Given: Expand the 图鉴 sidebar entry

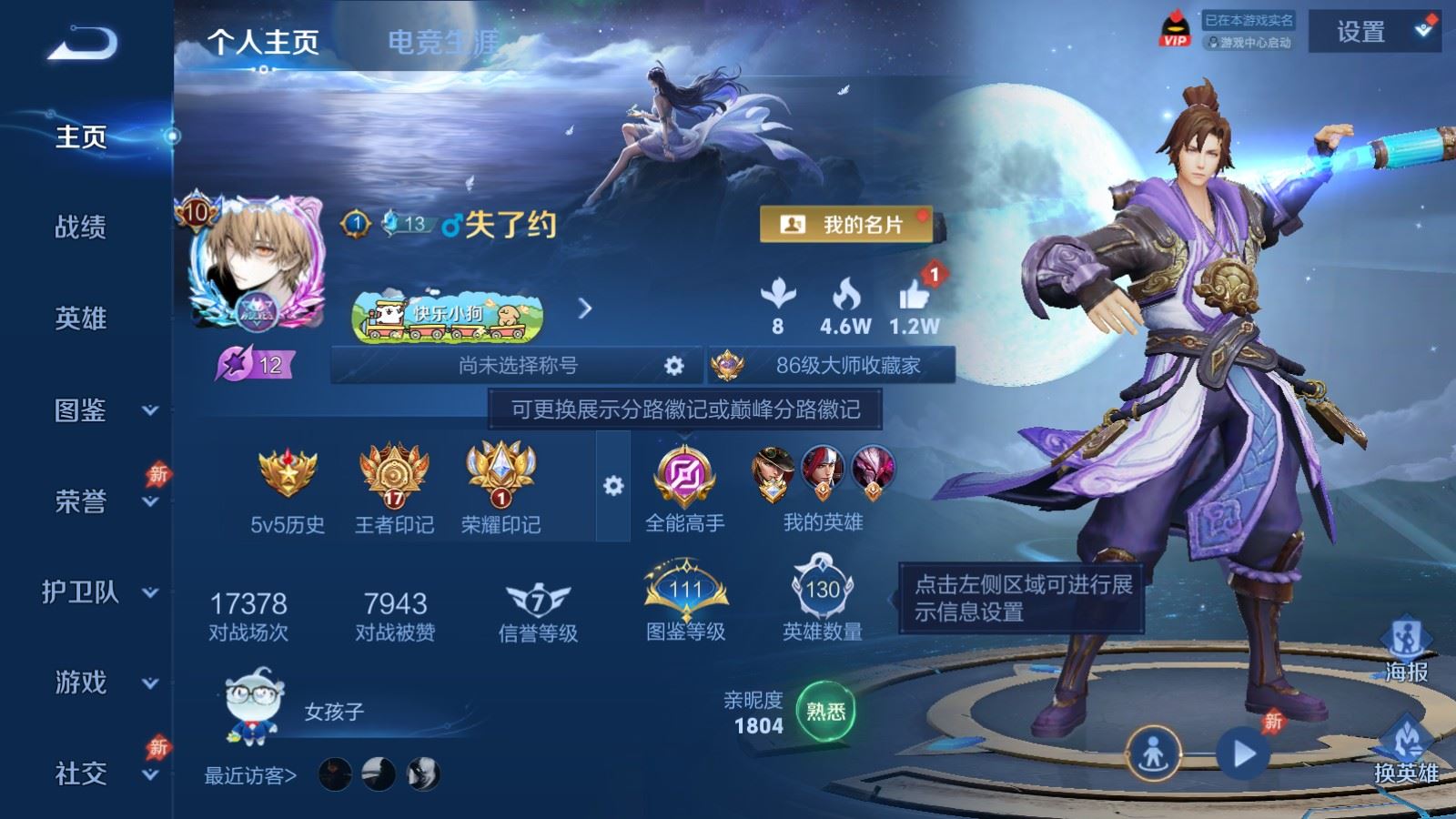Looking at the screenshot, I should (98, 410).
